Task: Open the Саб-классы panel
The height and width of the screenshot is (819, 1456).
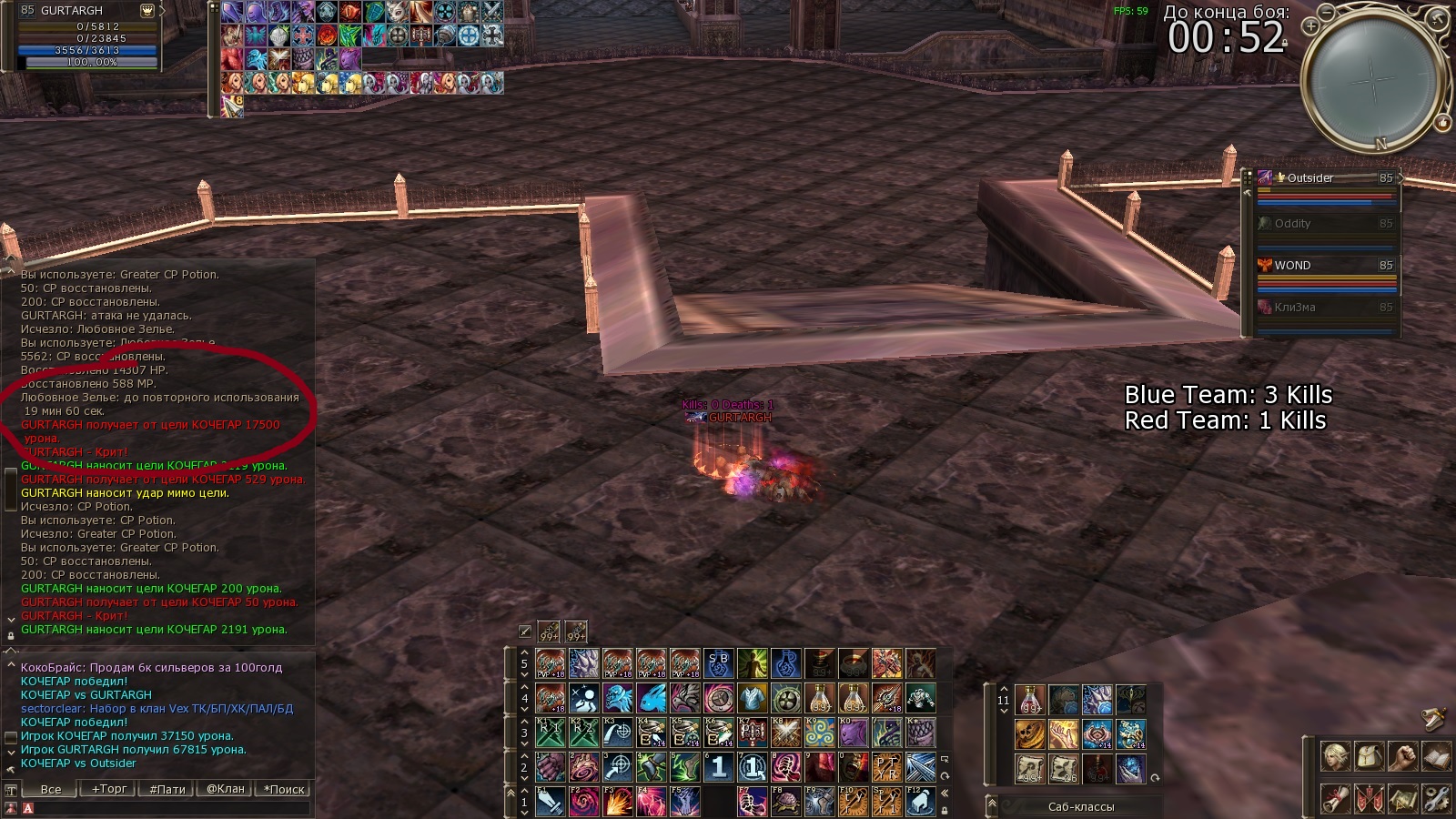Action: tap(1080, 806)
